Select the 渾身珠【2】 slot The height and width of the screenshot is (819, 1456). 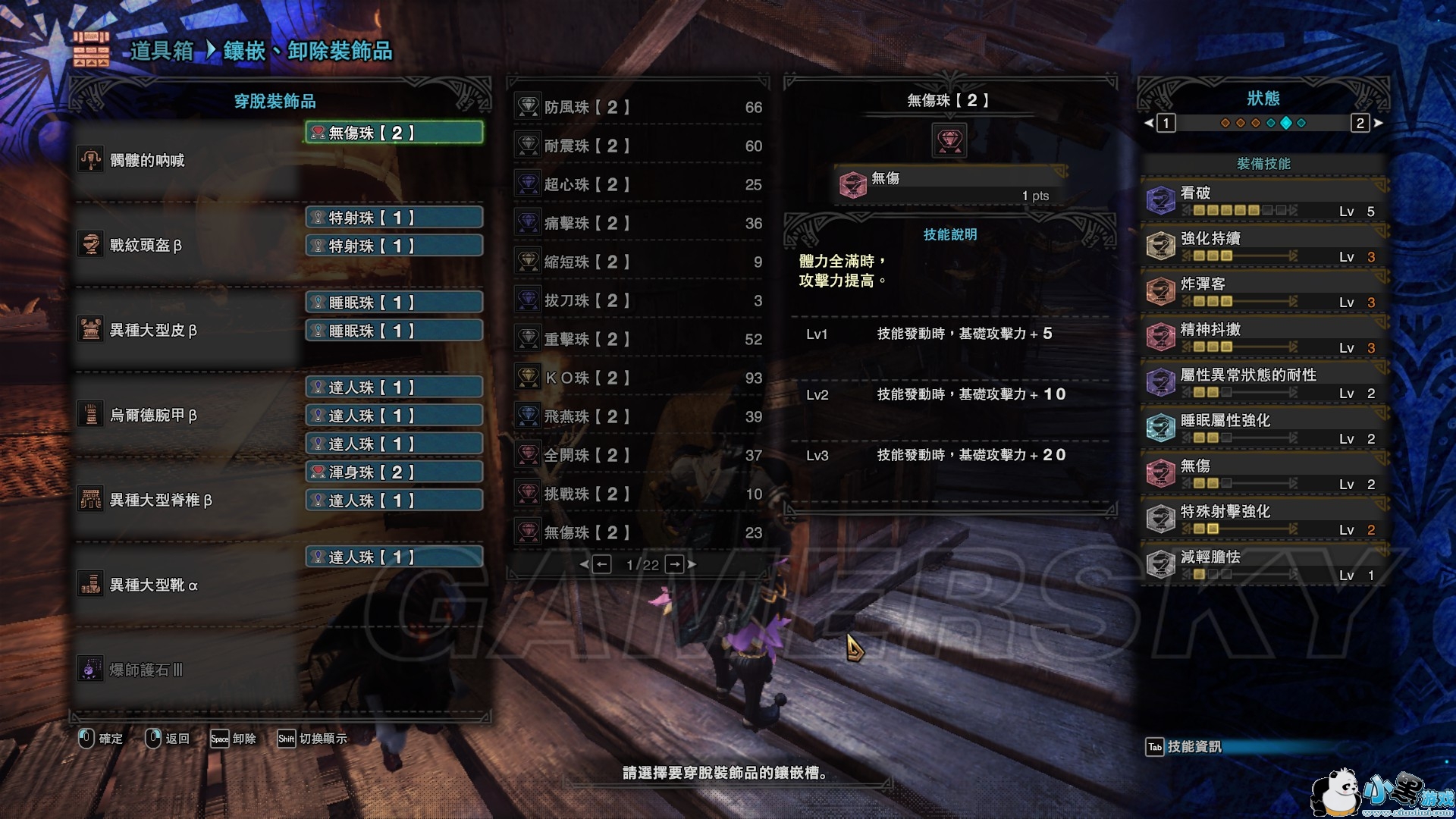coord(394,472)
